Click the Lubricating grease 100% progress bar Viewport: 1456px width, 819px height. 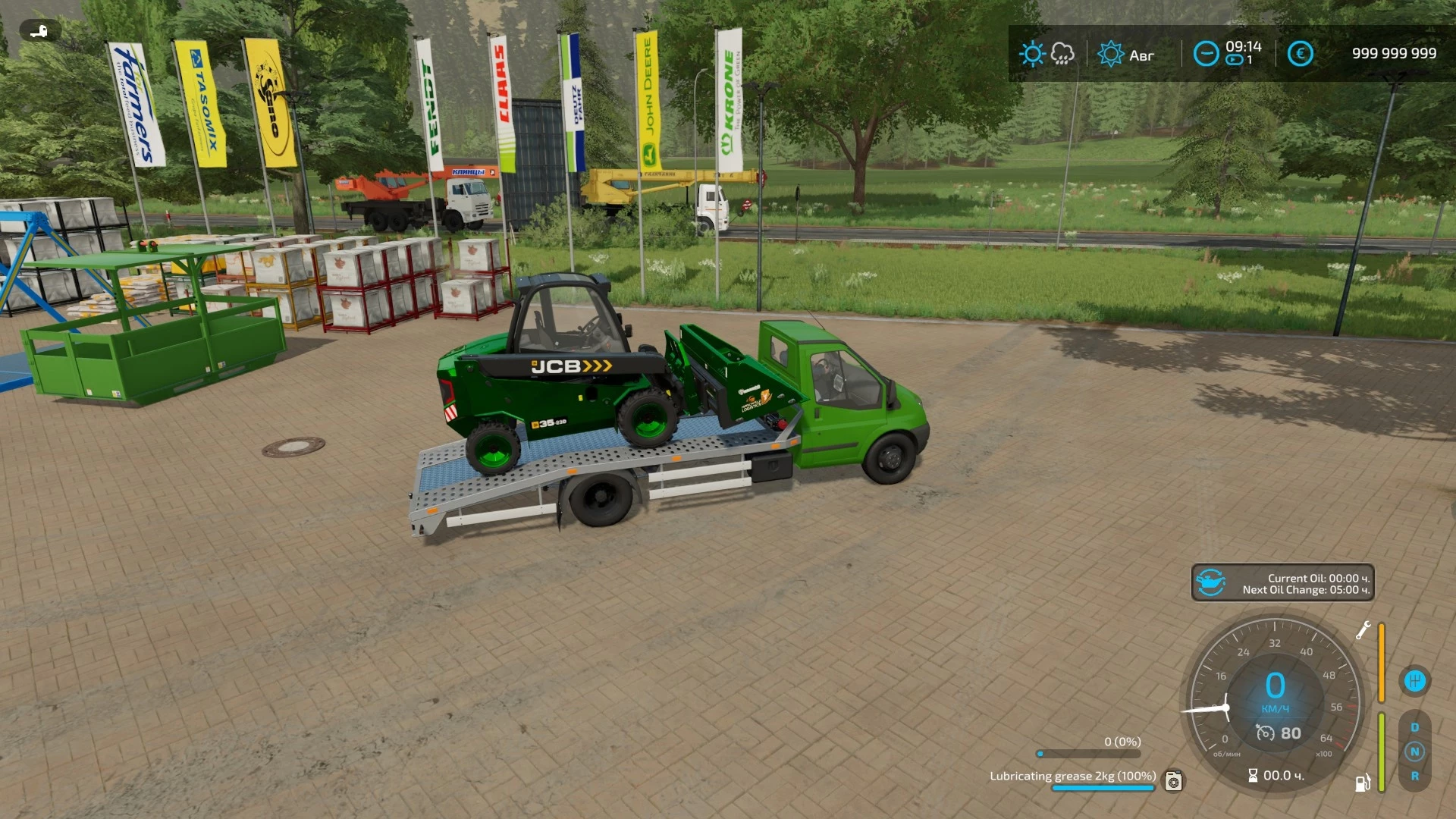[x=1103, y=789]
